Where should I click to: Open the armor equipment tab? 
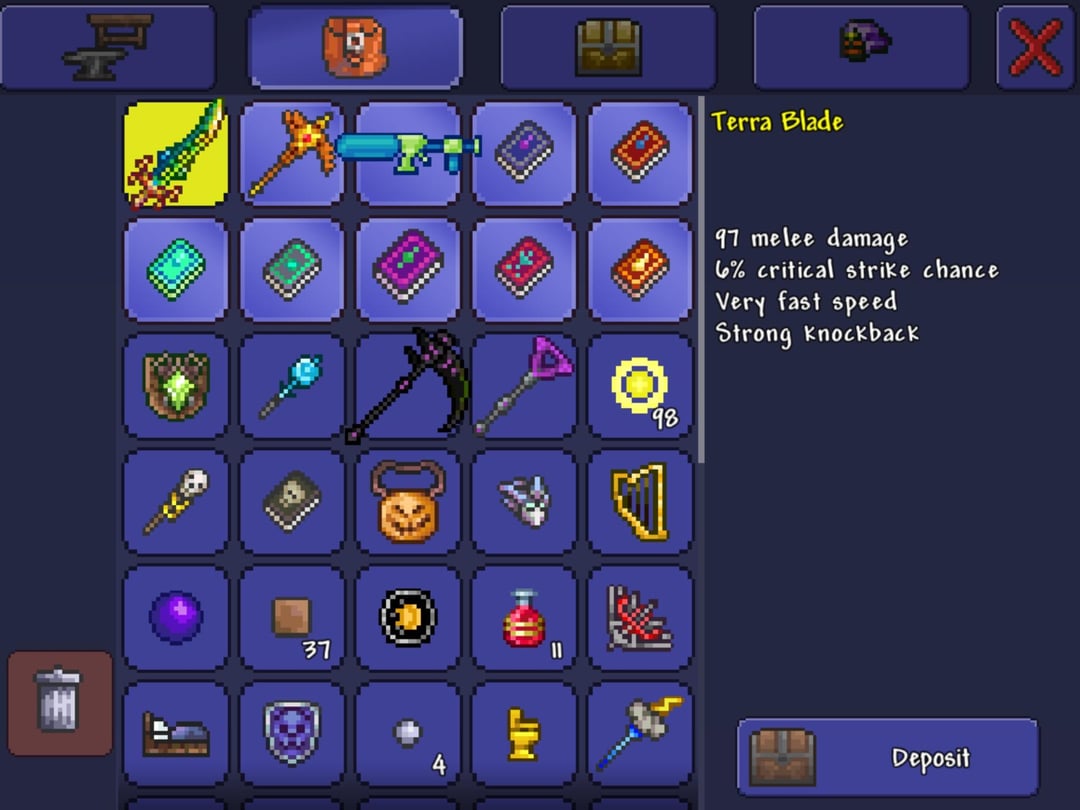tap(861, 47)
